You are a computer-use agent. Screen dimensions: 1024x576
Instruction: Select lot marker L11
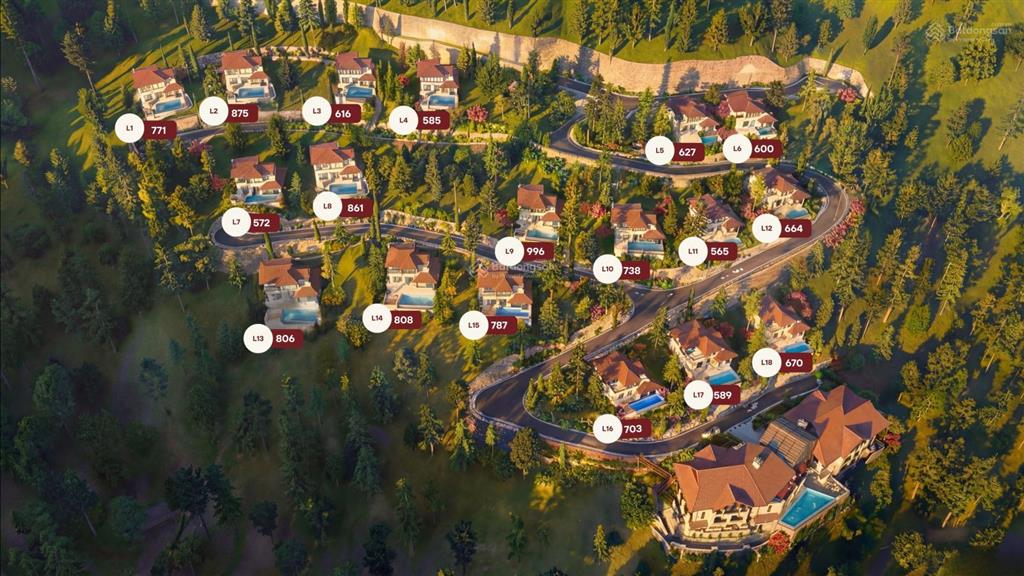[693, 251]
